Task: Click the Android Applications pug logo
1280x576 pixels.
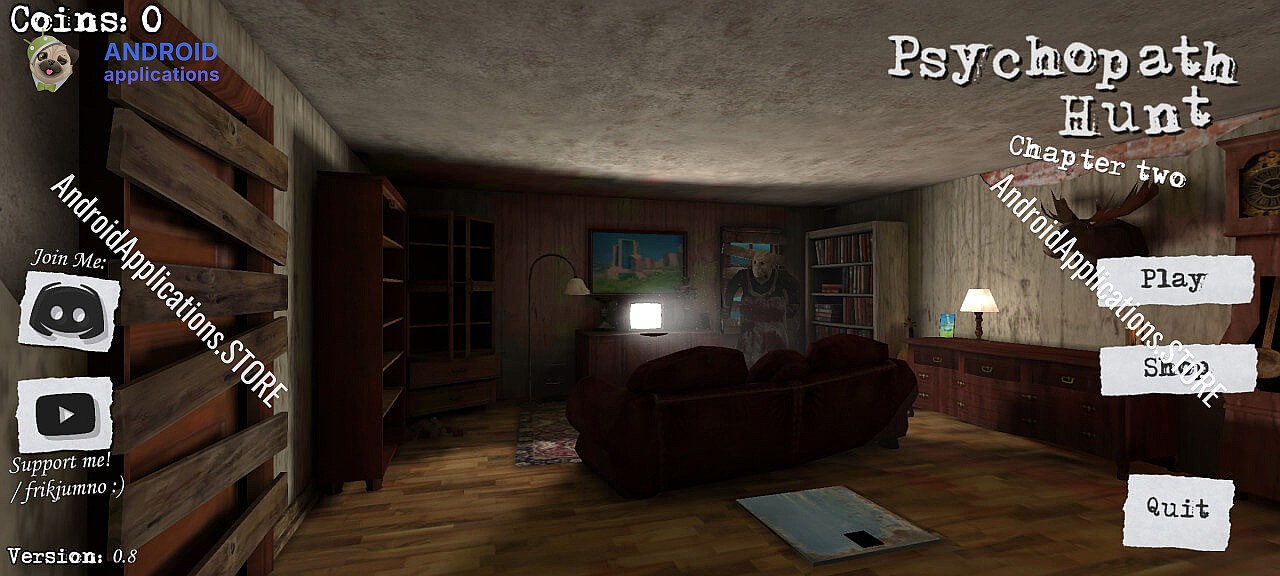Action: coord(46,62)
